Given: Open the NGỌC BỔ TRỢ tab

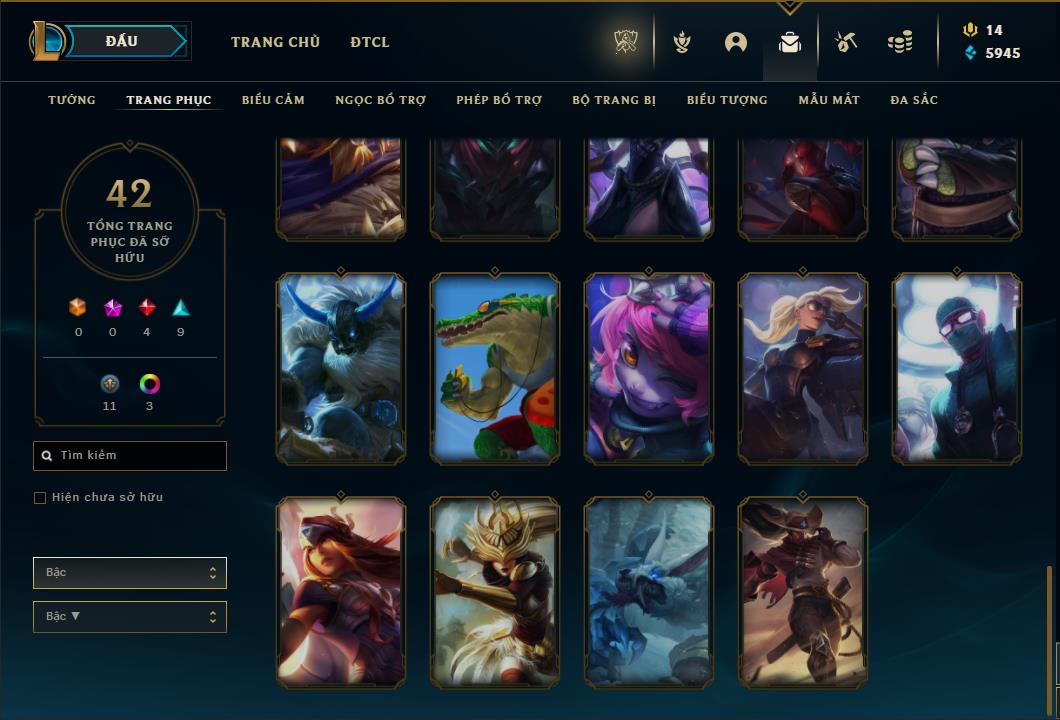Looking at the screenshot, I should coord(380,100).
